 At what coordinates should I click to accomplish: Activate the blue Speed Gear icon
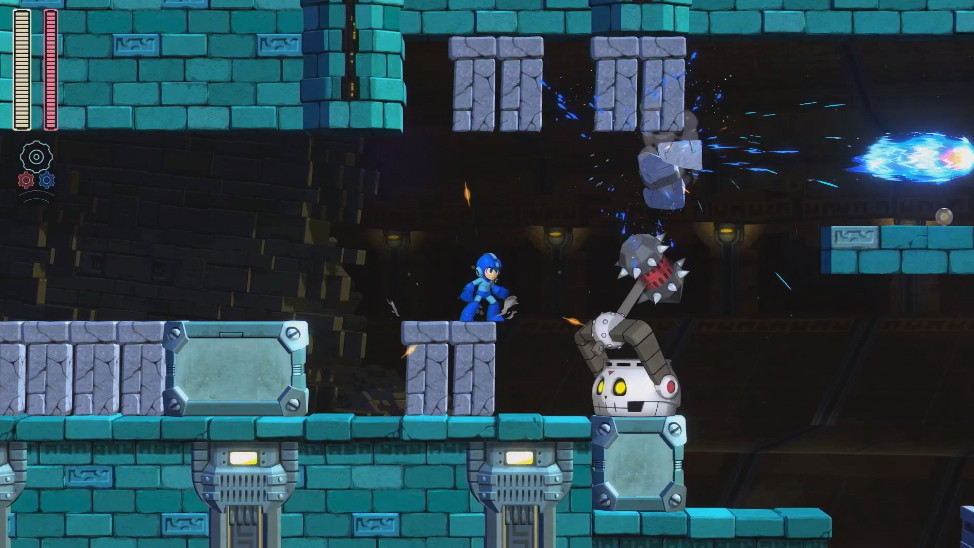(x=46, y=180)
